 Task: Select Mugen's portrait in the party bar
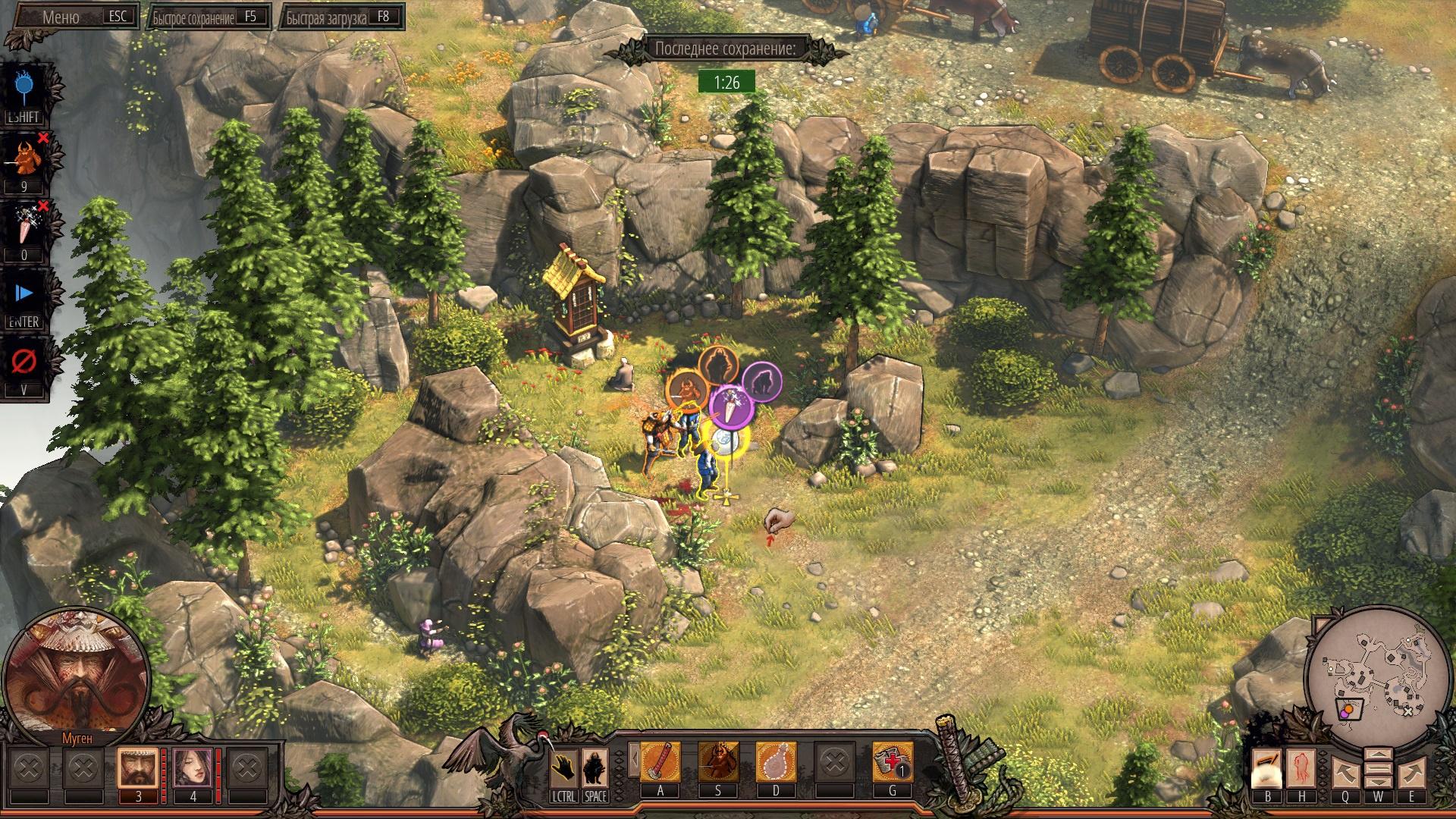[138, 768]
